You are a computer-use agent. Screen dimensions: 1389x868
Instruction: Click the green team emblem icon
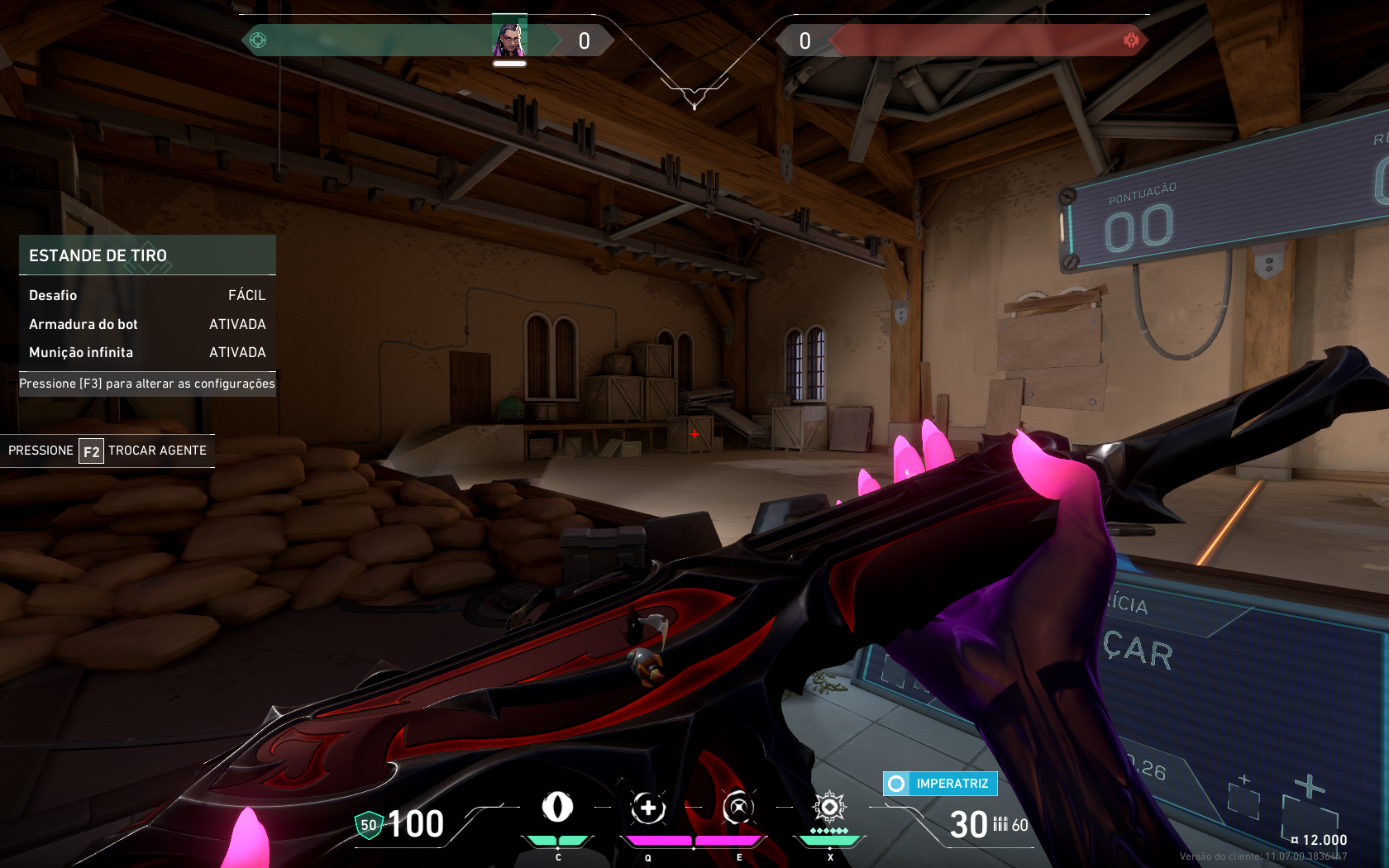tap(258, 40)
